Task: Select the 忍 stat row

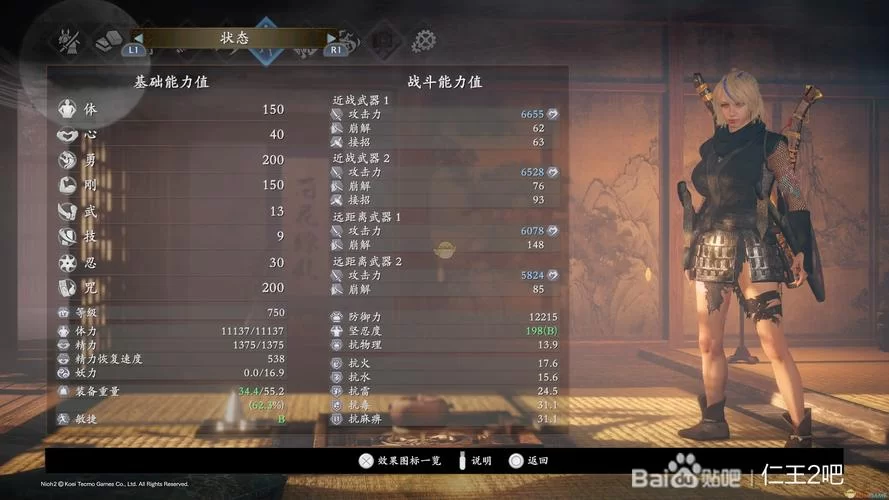Action: pos(172,262)
